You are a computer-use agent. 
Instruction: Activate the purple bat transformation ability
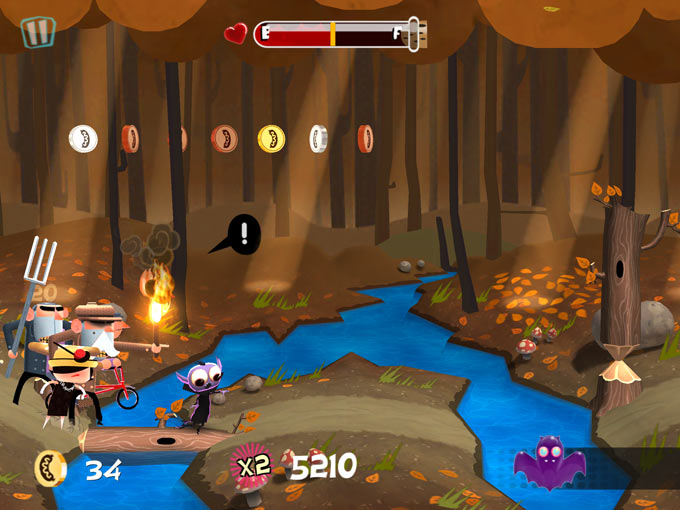(549, 464)
